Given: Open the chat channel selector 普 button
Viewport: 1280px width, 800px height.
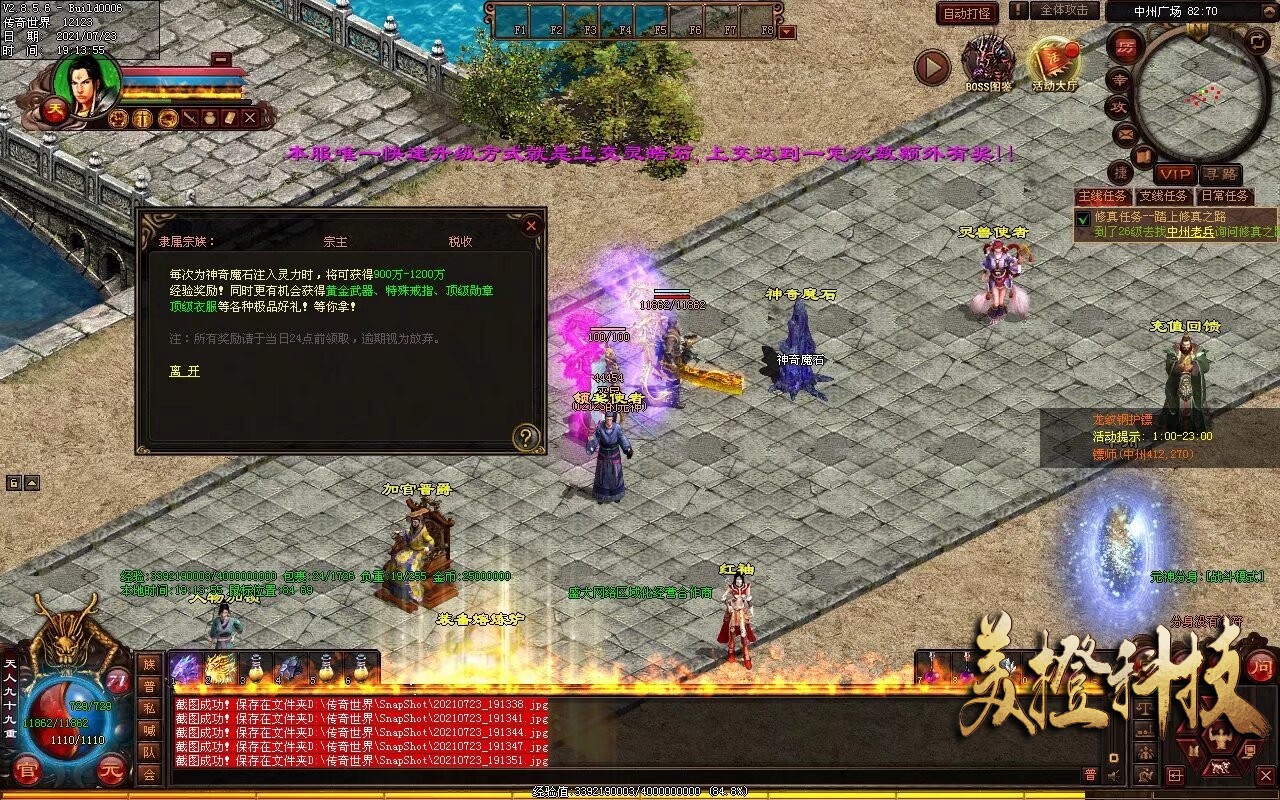Looking at the screenshot, I should (x=1092, y=773).
